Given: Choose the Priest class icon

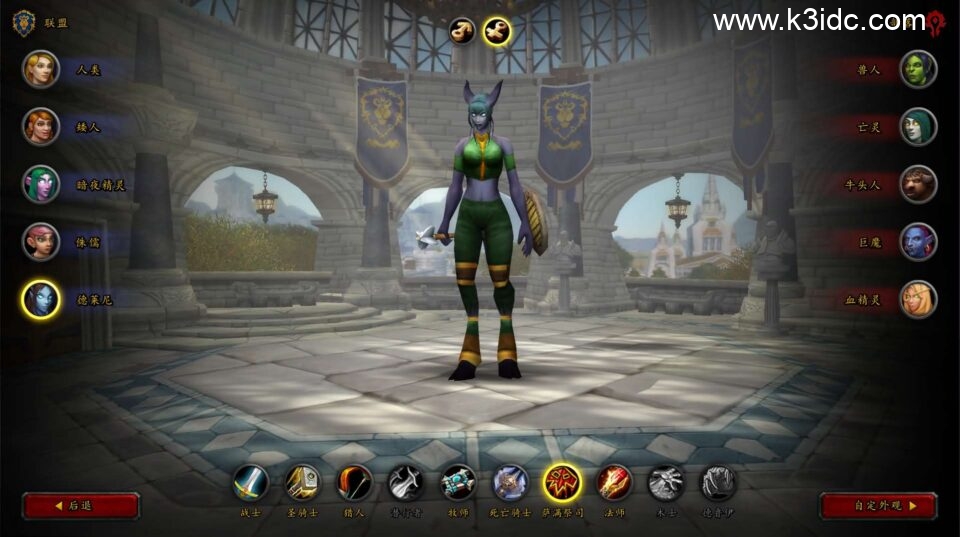Looking at the screenshot, I should [458, 483].
